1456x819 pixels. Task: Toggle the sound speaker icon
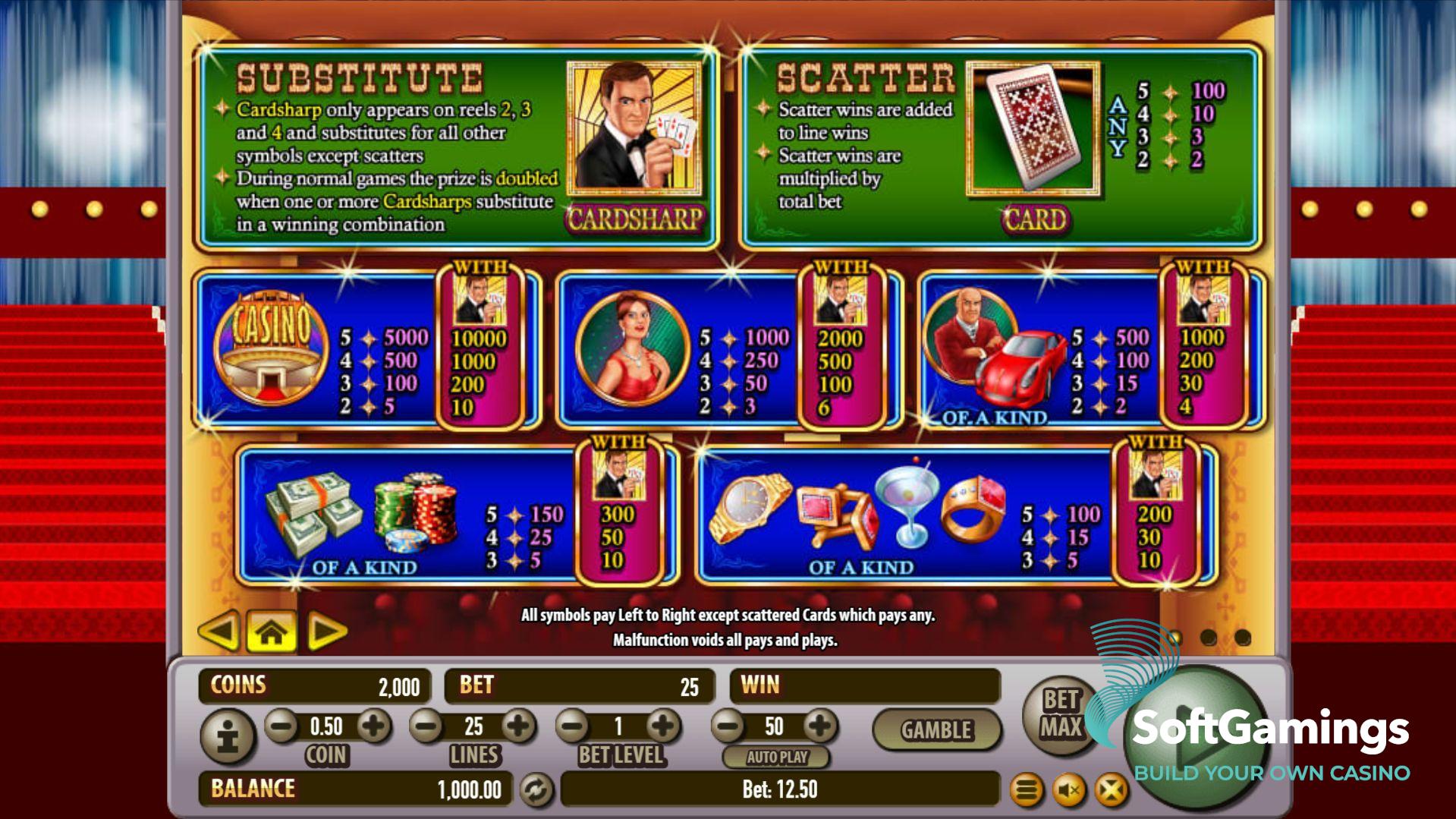[1068, 791]
